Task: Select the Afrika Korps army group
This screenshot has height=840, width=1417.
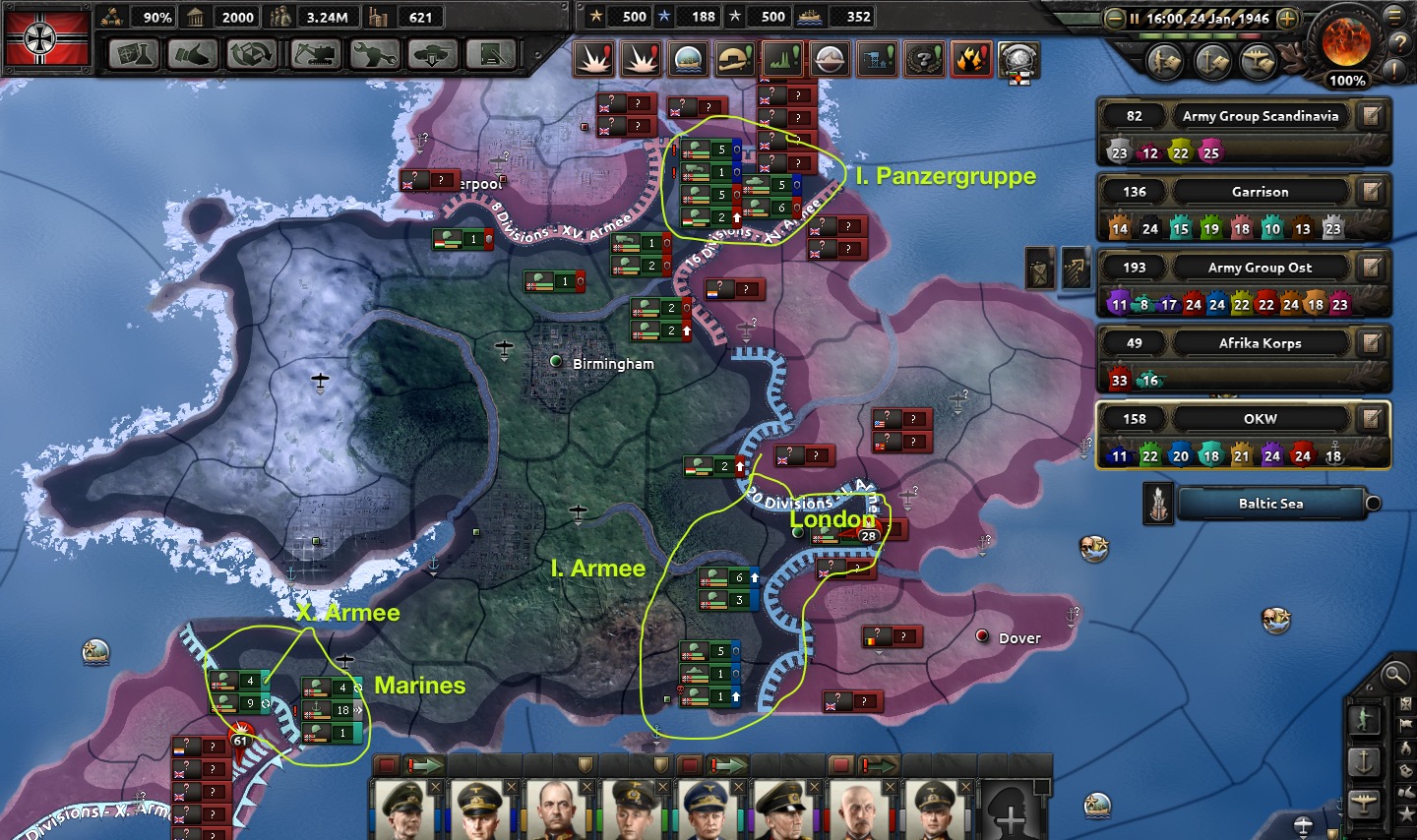Action: tap(1260, 343)
